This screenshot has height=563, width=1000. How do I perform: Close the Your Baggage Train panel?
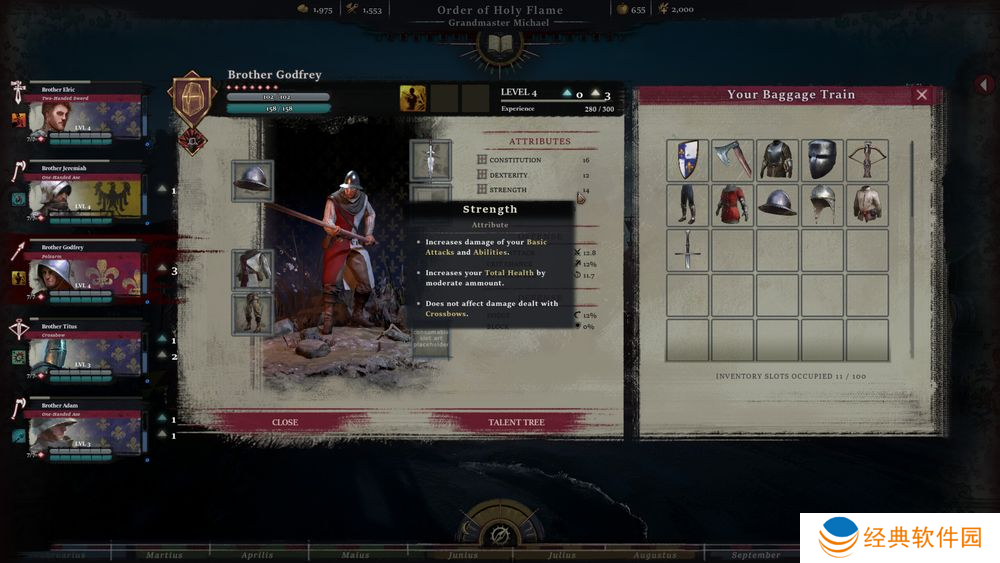(922, 95)
